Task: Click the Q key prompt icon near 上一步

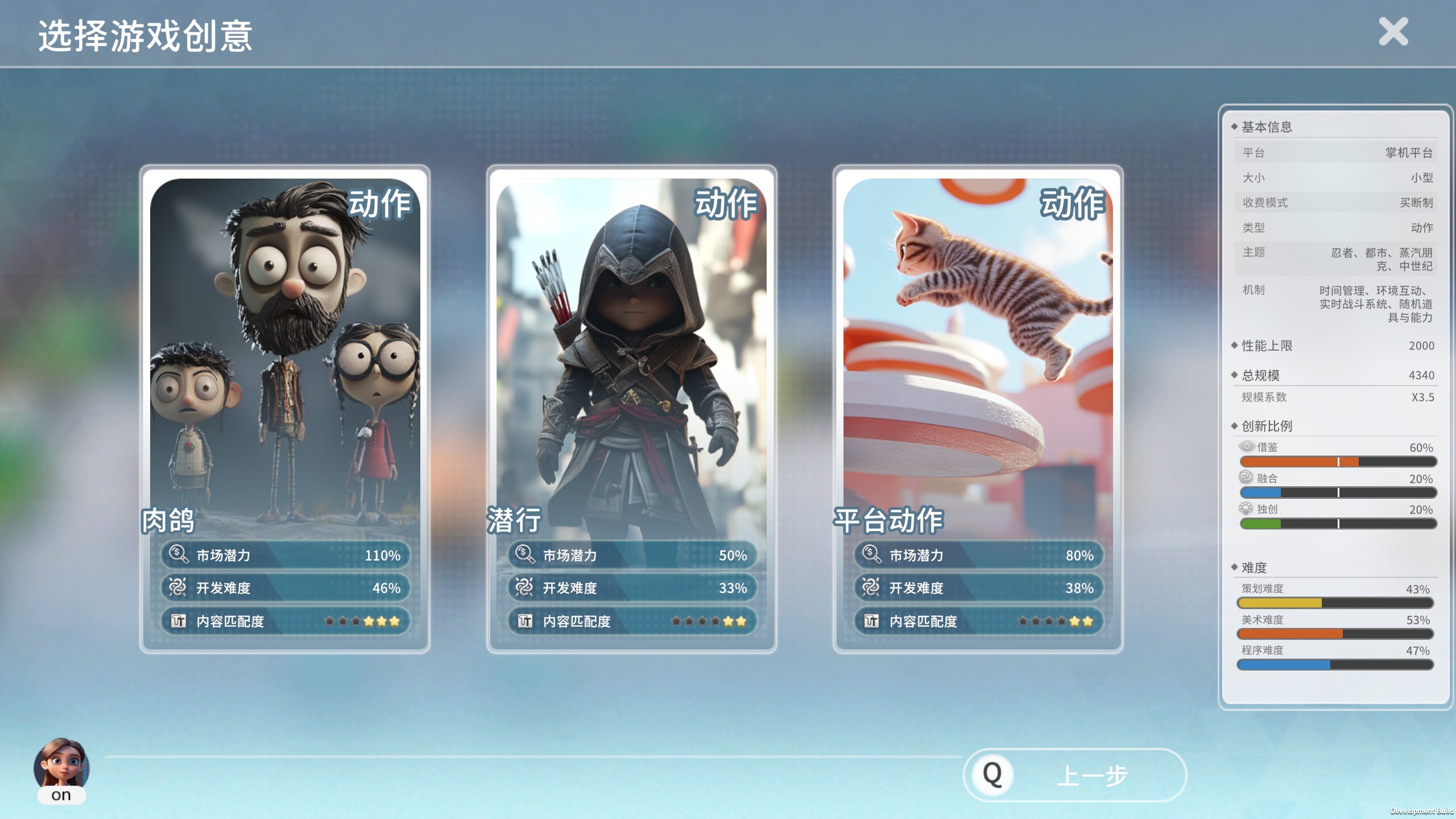Action: (992, 774)
